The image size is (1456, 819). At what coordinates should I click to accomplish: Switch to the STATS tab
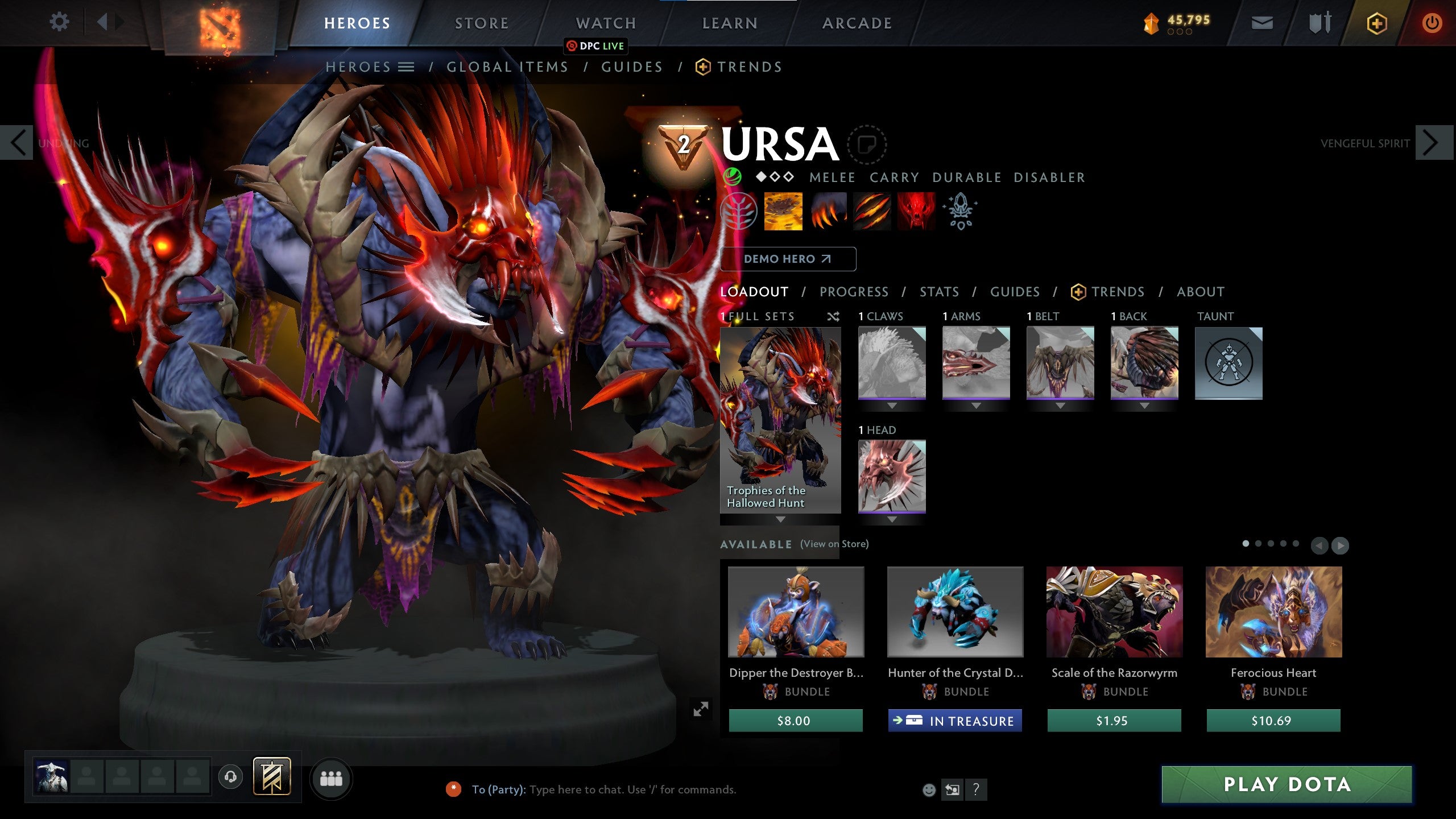(938, 292)
